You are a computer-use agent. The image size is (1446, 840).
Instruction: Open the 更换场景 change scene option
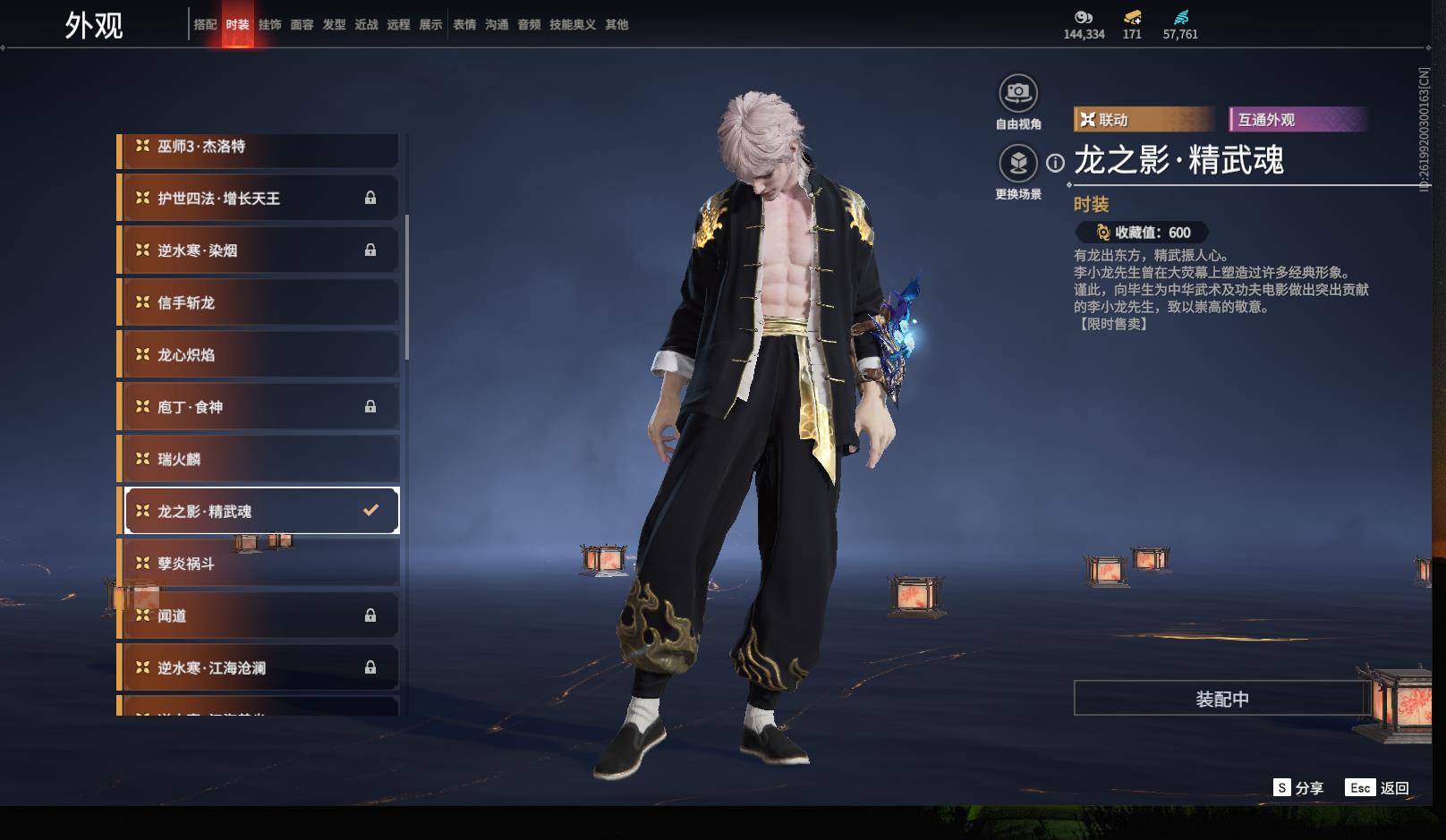[1017, 164]
